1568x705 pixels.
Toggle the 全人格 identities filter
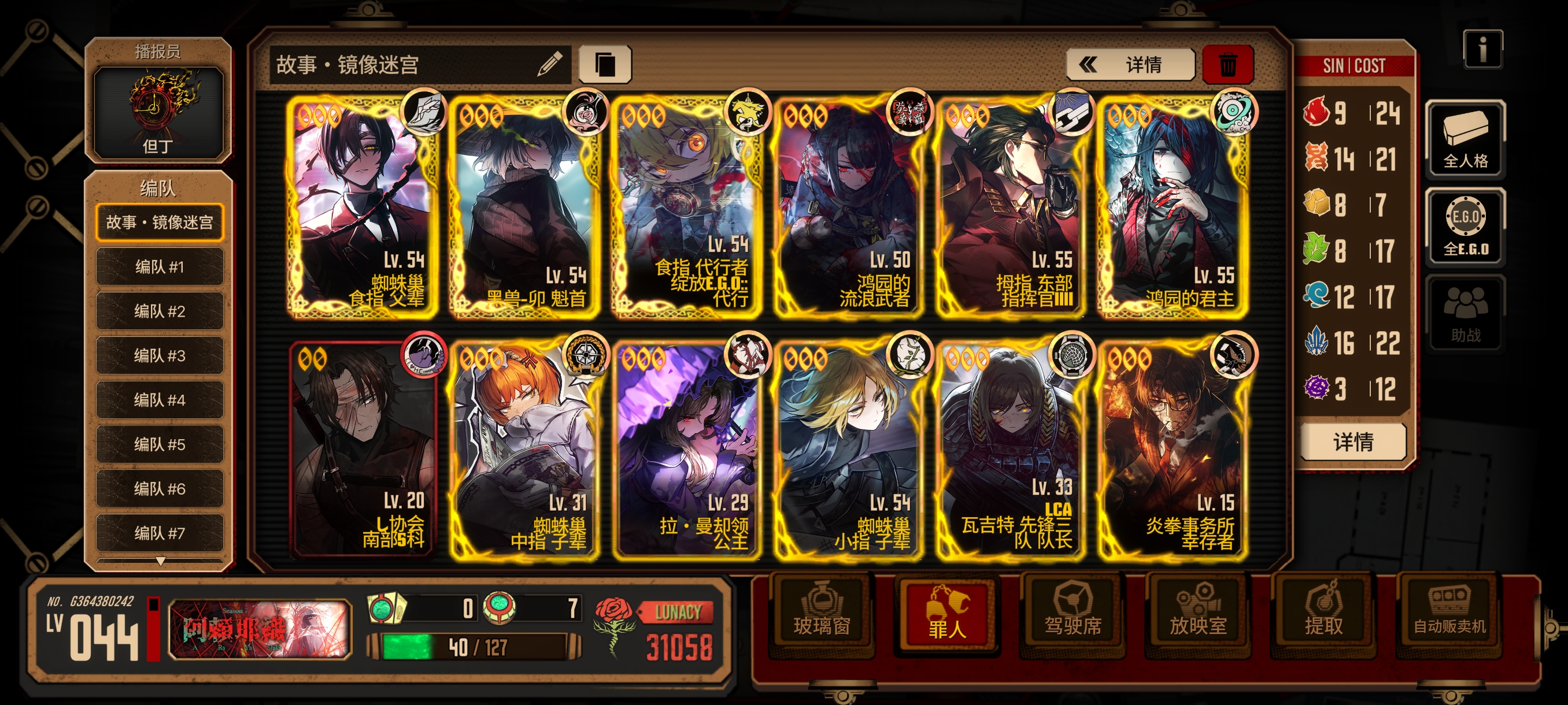1465,140
